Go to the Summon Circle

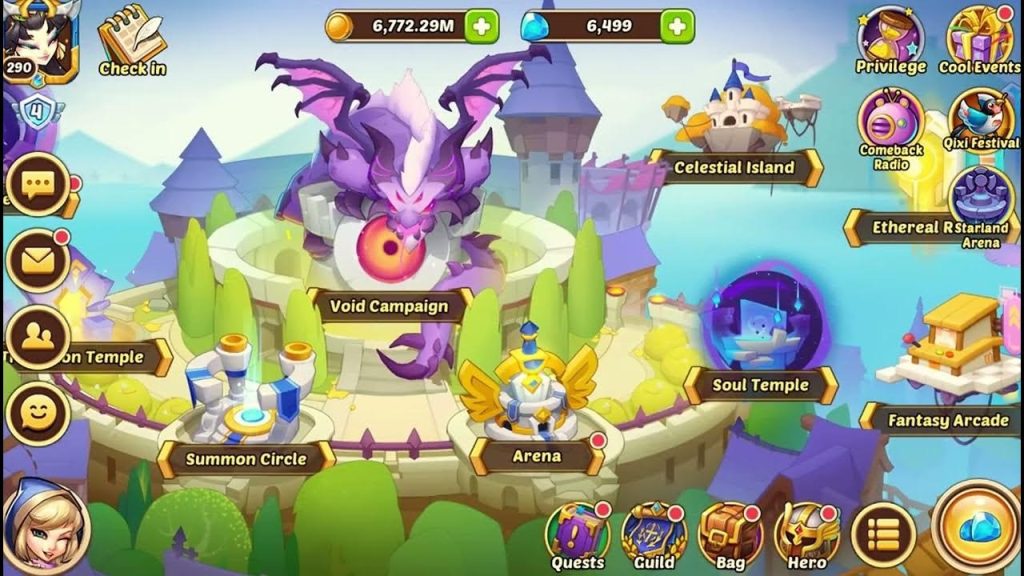pos(245,459)
